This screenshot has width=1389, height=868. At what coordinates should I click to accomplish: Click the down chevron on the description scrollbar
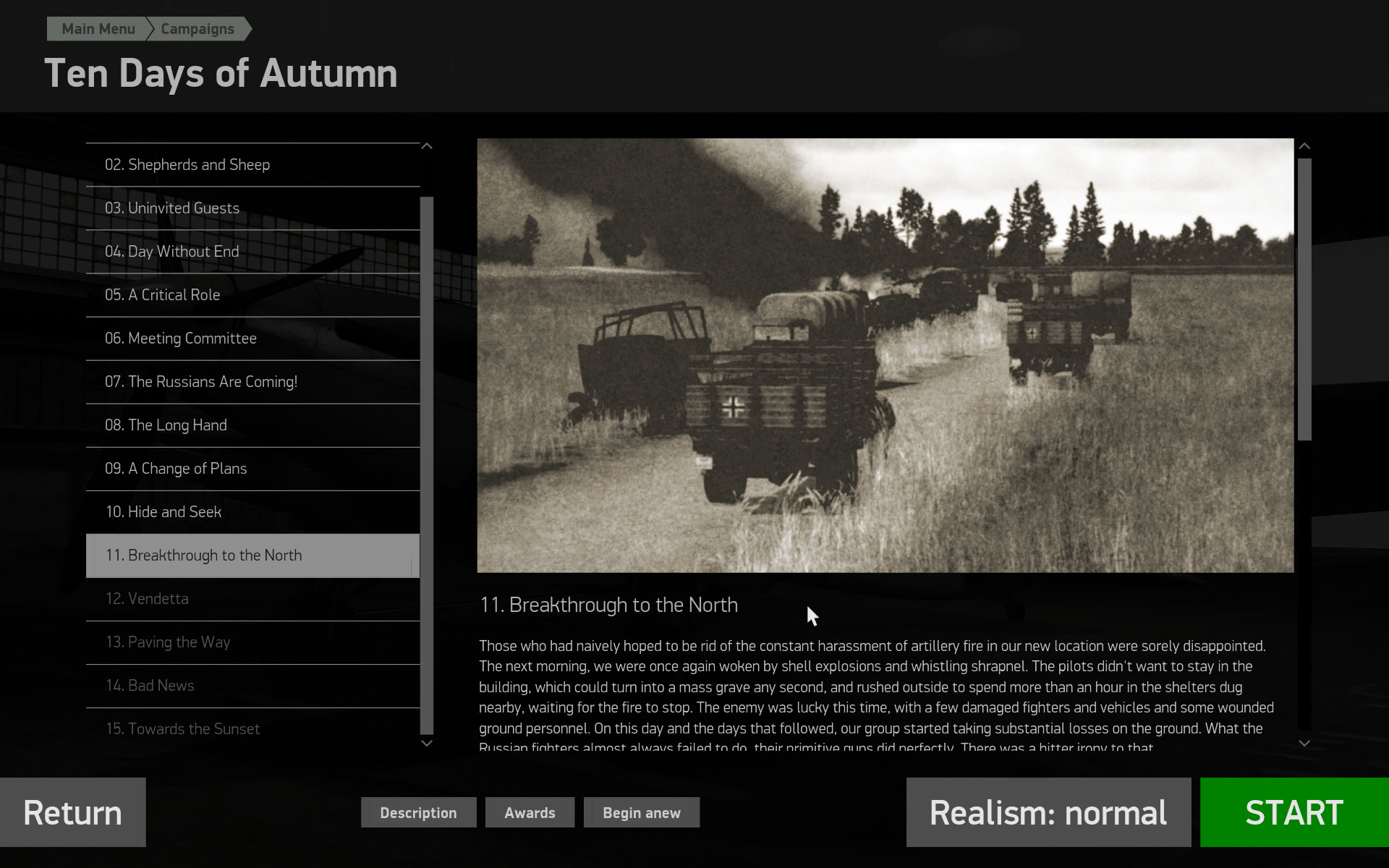tap(1304, 741)
